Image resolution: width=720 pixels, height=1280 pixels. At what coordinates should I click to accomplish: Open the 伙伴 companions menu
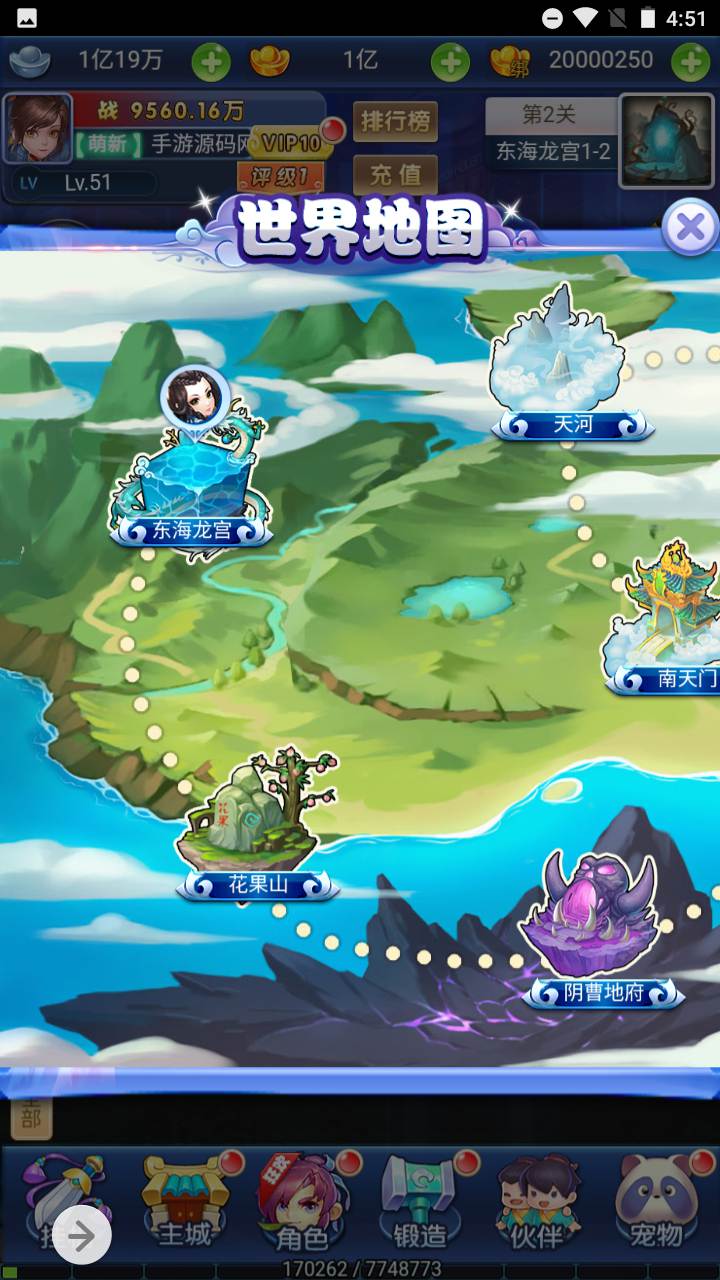[538, 1203]
